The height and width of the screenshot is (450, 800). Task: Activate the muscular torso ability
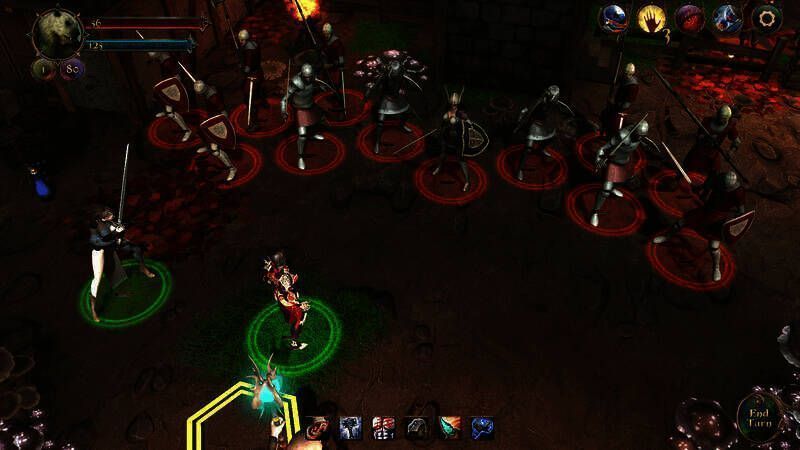coord(384,429)
